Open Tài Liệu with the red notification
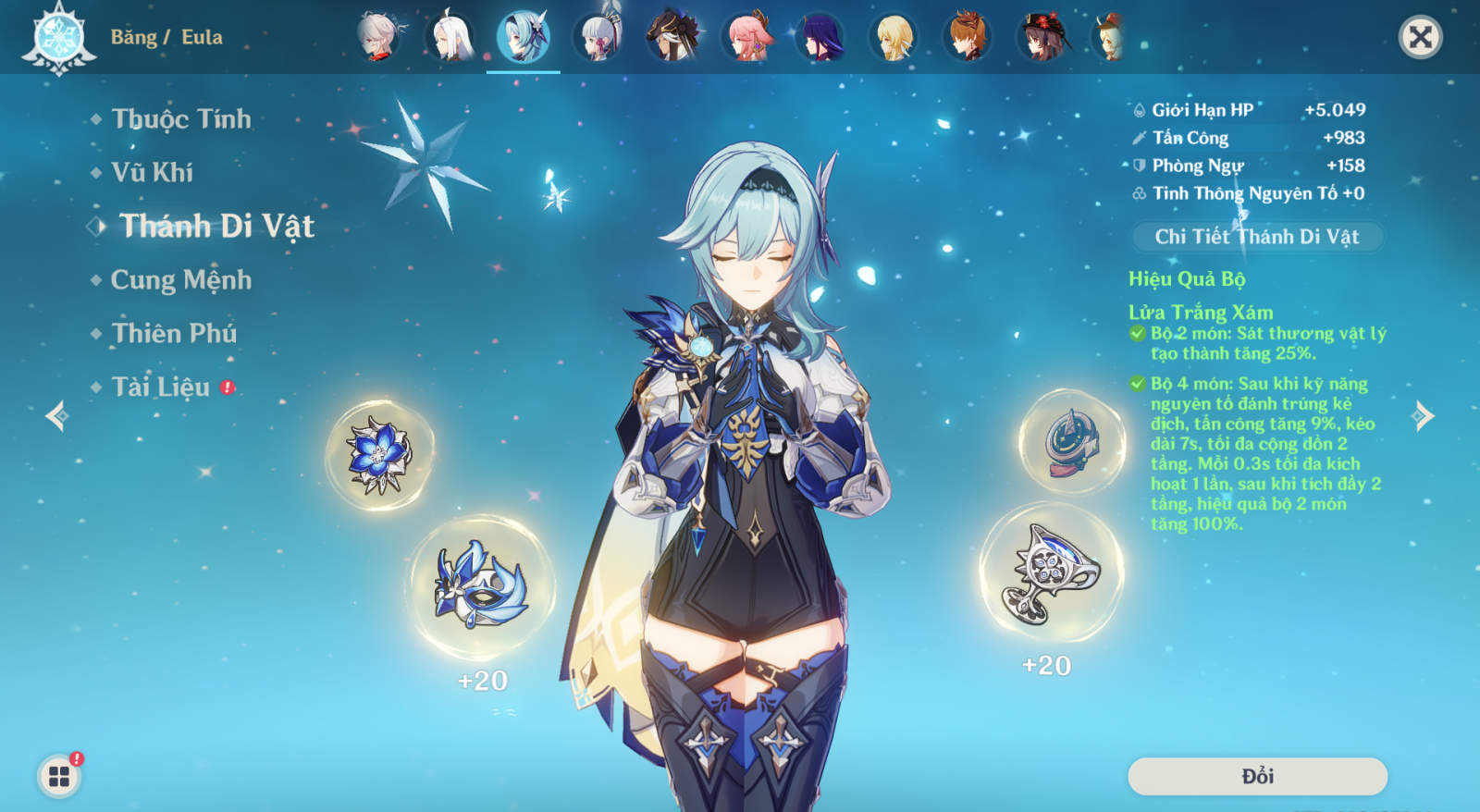1480x812 pixels. point(163,388)
